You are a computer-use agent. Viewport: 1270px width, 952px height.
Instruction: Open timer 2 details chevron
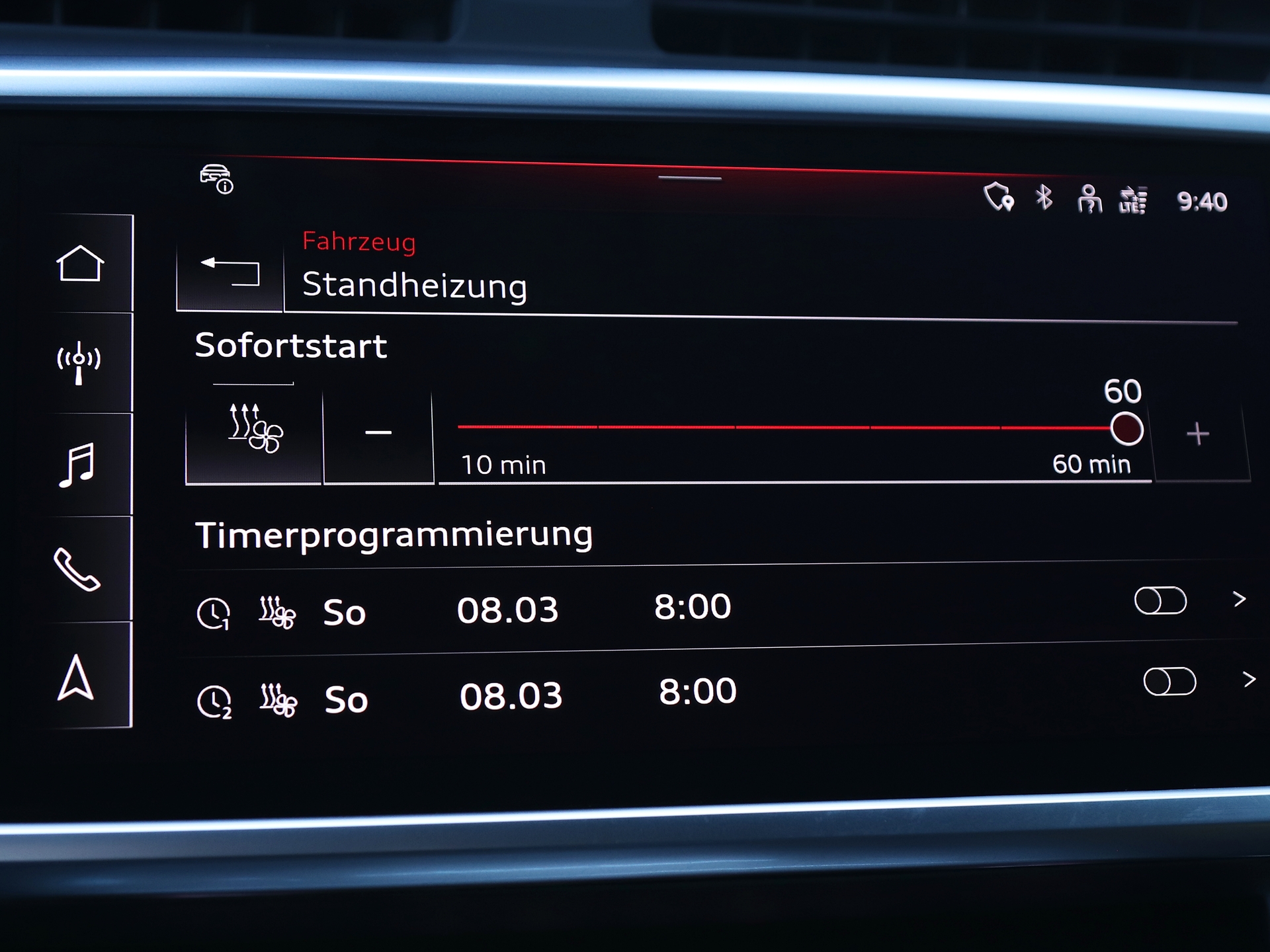click(x=1249, y=679)
